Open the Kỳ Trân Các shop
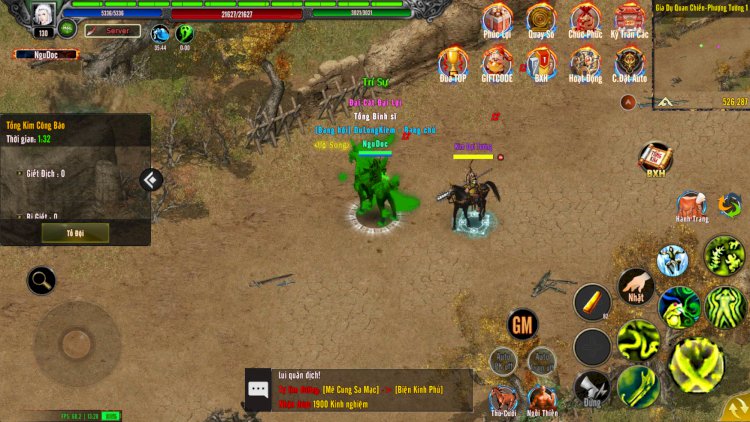Screen dimensions: 750x422 pos(629,19)
